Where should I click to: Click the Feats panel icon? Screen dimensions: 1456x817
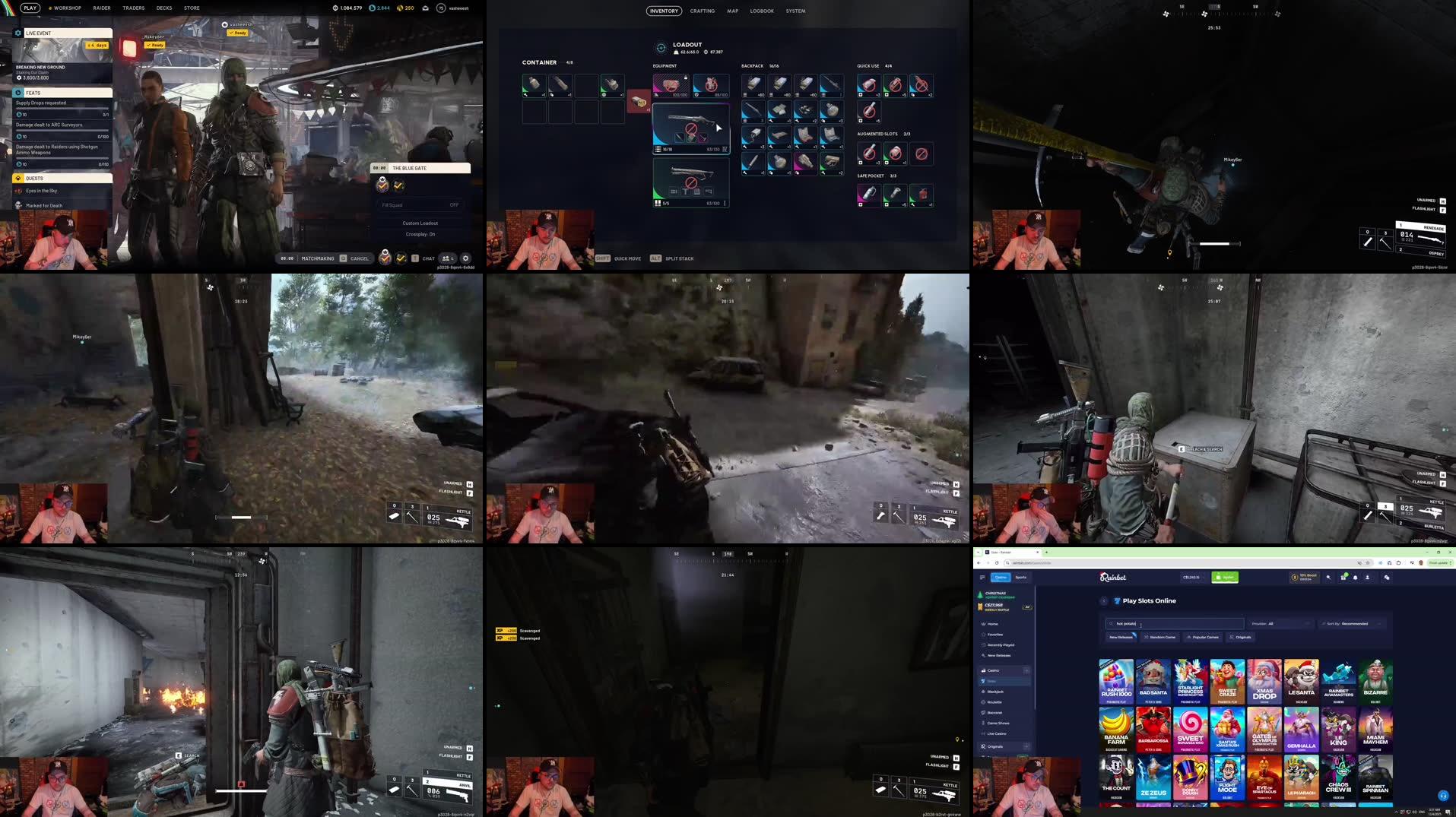click(x=17, y=93)
